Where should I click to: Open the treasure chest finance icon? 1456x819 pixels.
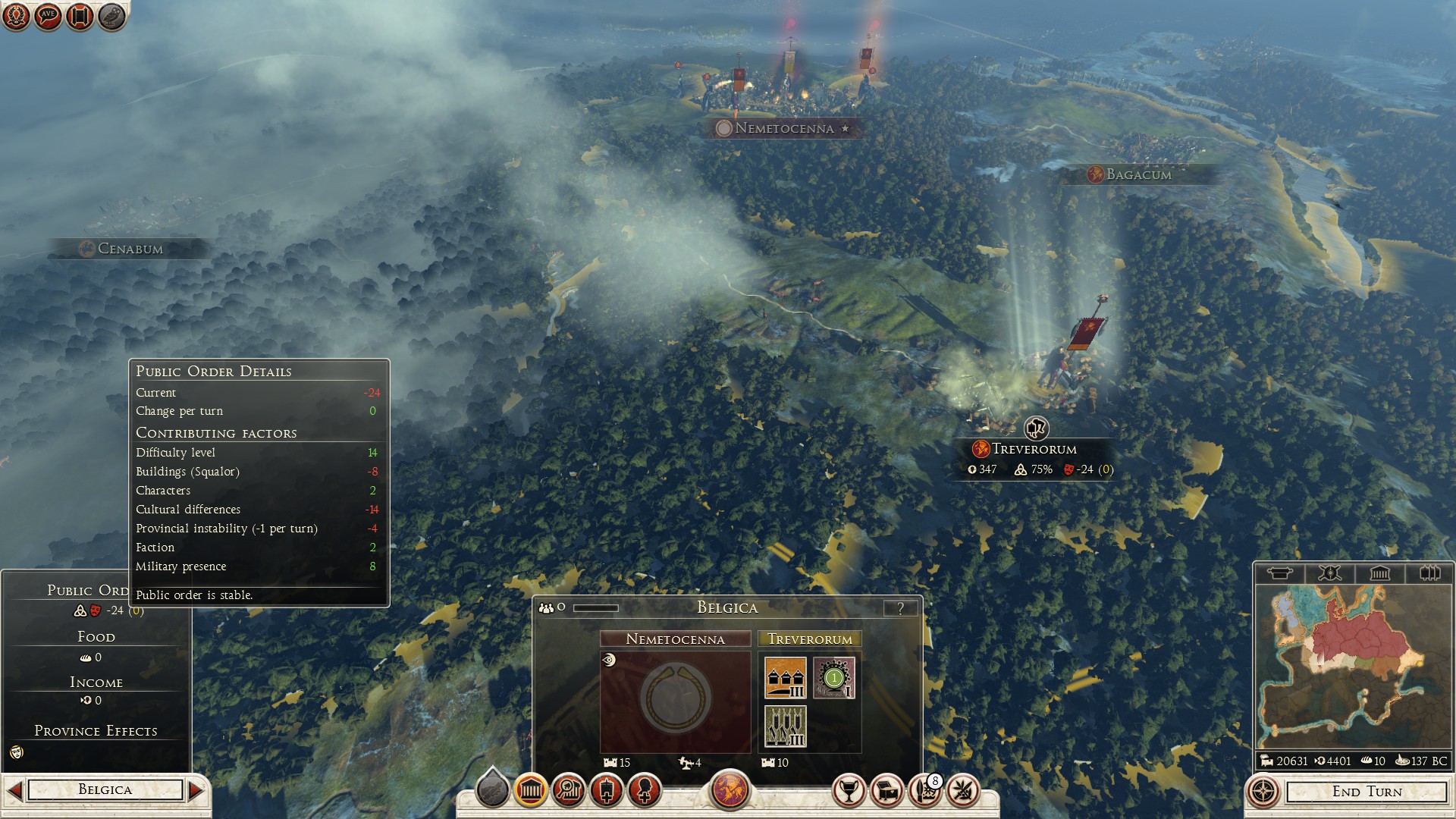887,792
